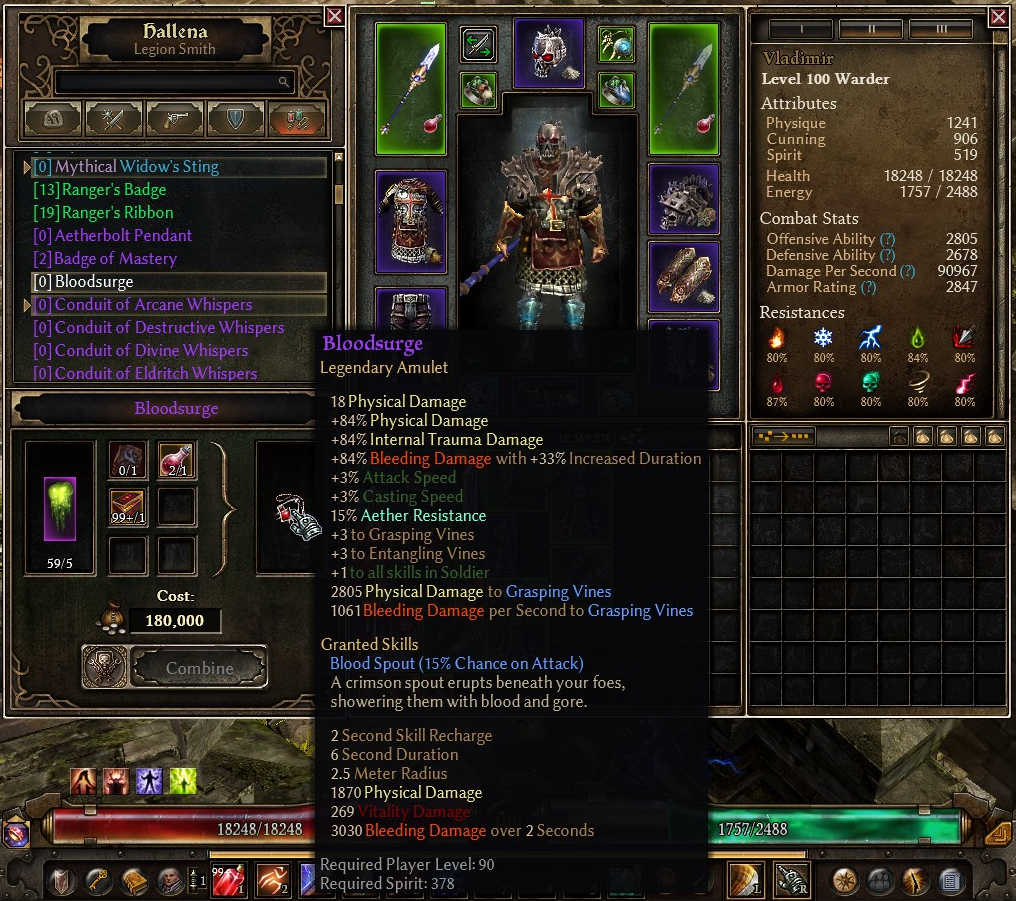Select the Aetherbolt Pendant blueprint
Image resolution: width=1016 pixels, height=901 pixels.
123,236
